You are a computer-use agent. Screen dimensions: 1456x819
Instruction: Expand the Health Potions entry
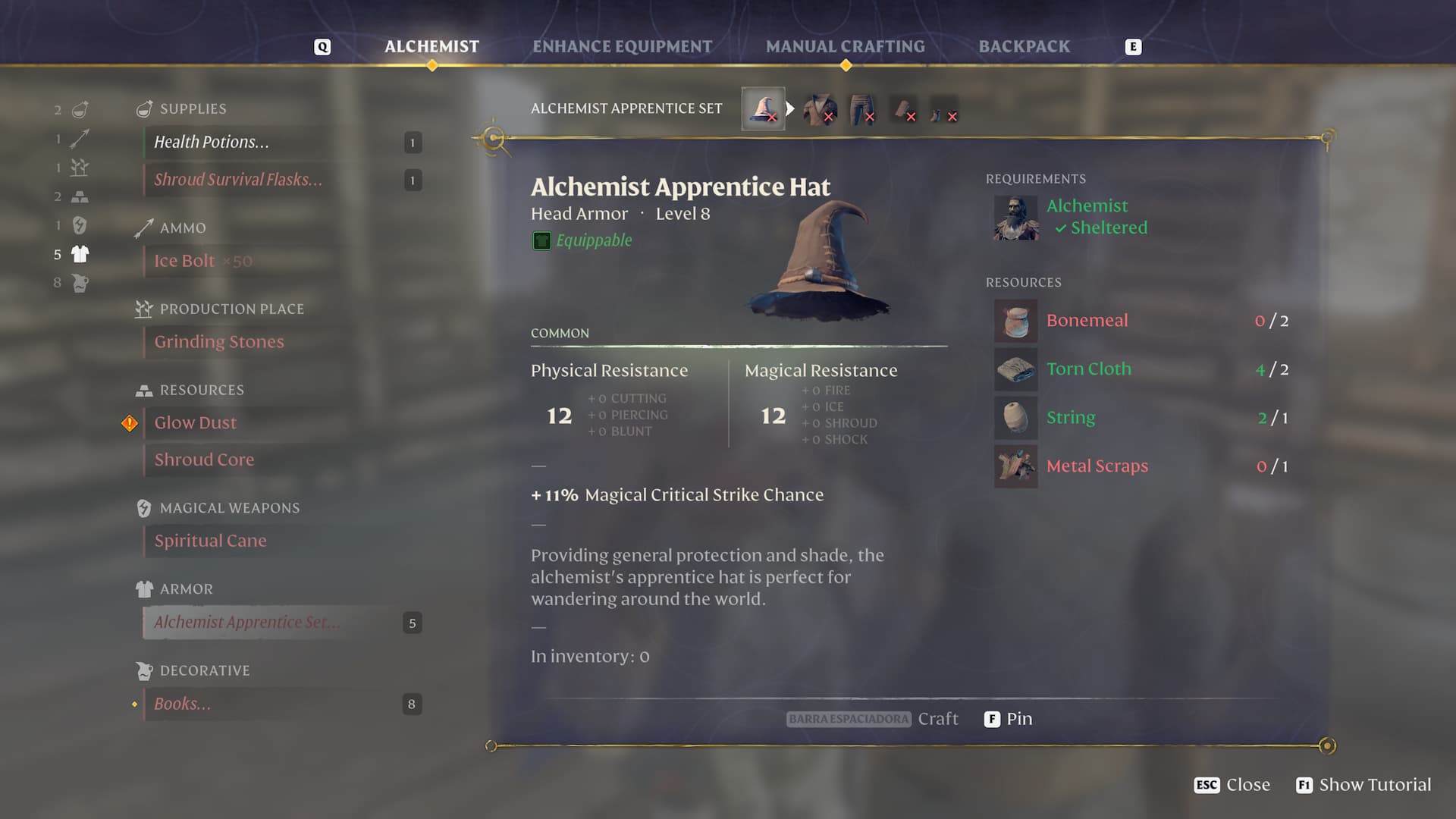pos(212,142)
